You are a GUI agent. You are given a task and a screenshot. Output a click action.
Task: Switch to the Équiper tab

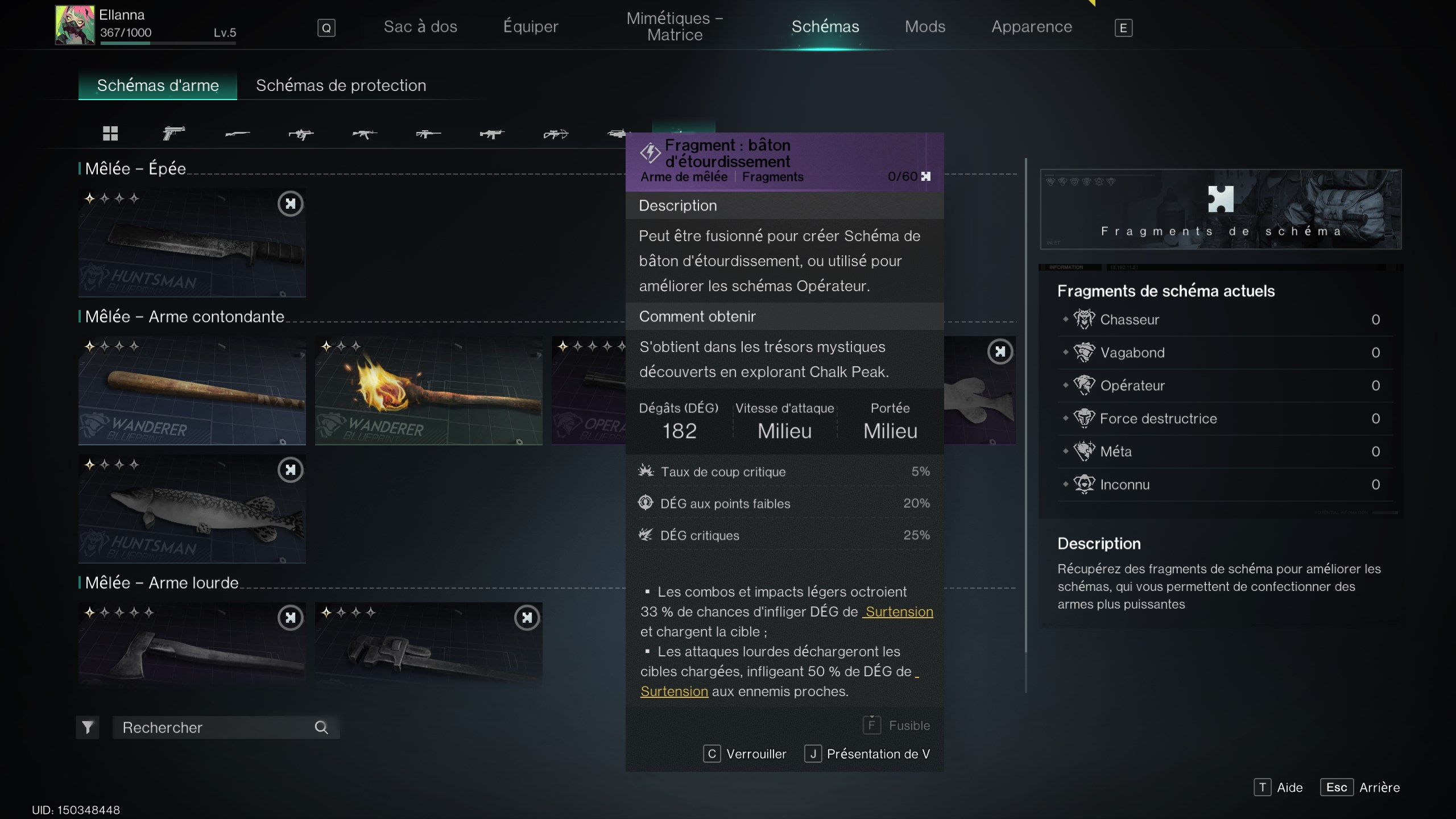pyautogui.click(x=531, y=27)
